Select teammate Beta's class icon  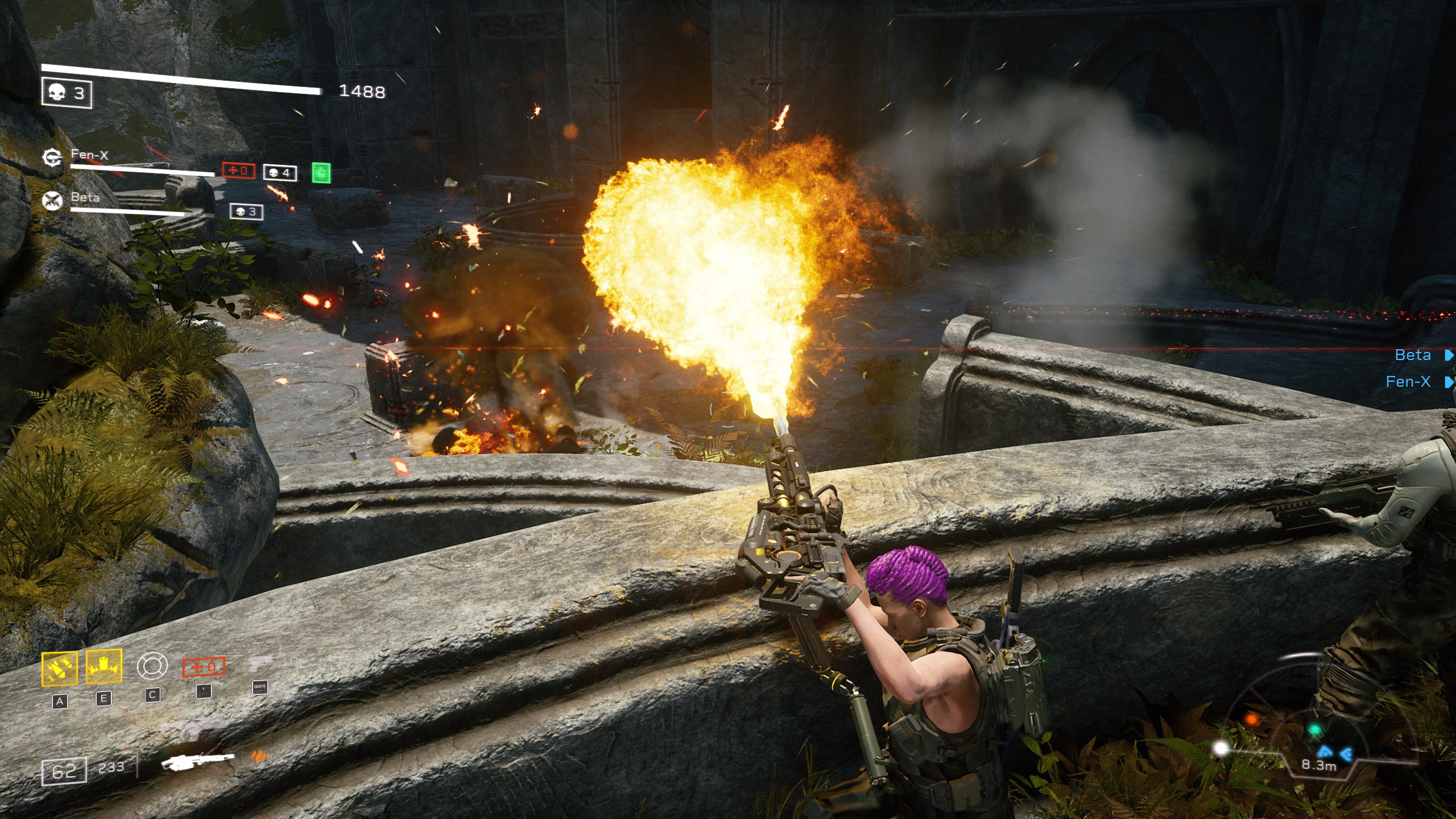[52, 200]
